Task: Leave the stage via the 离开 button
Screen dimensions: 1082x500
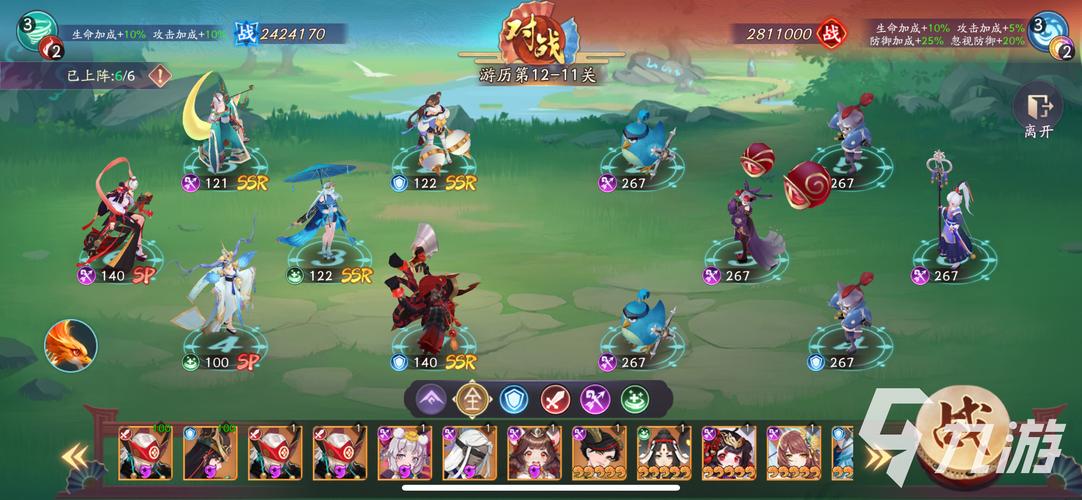Action: pyautogui.click(x=1037, y=114)
